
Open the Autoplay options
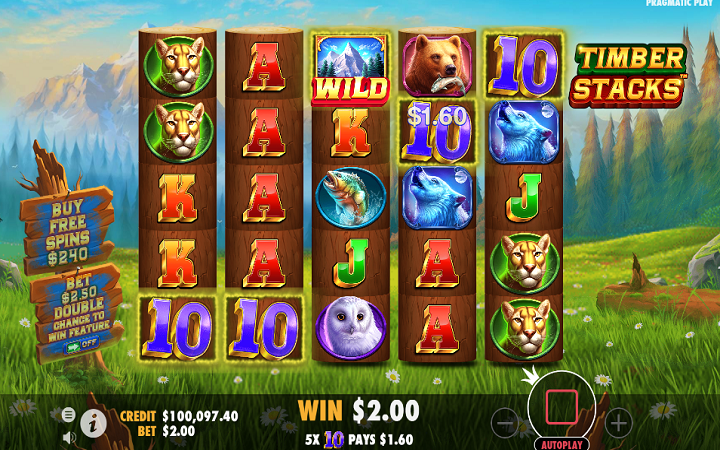[x=562, y=444]
